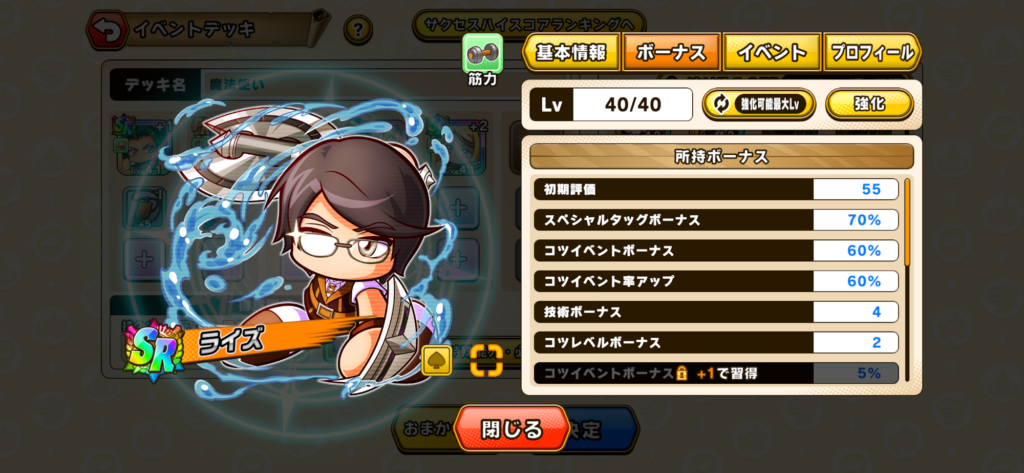
Task: Select the ボーナス tab
Action: 670,53
